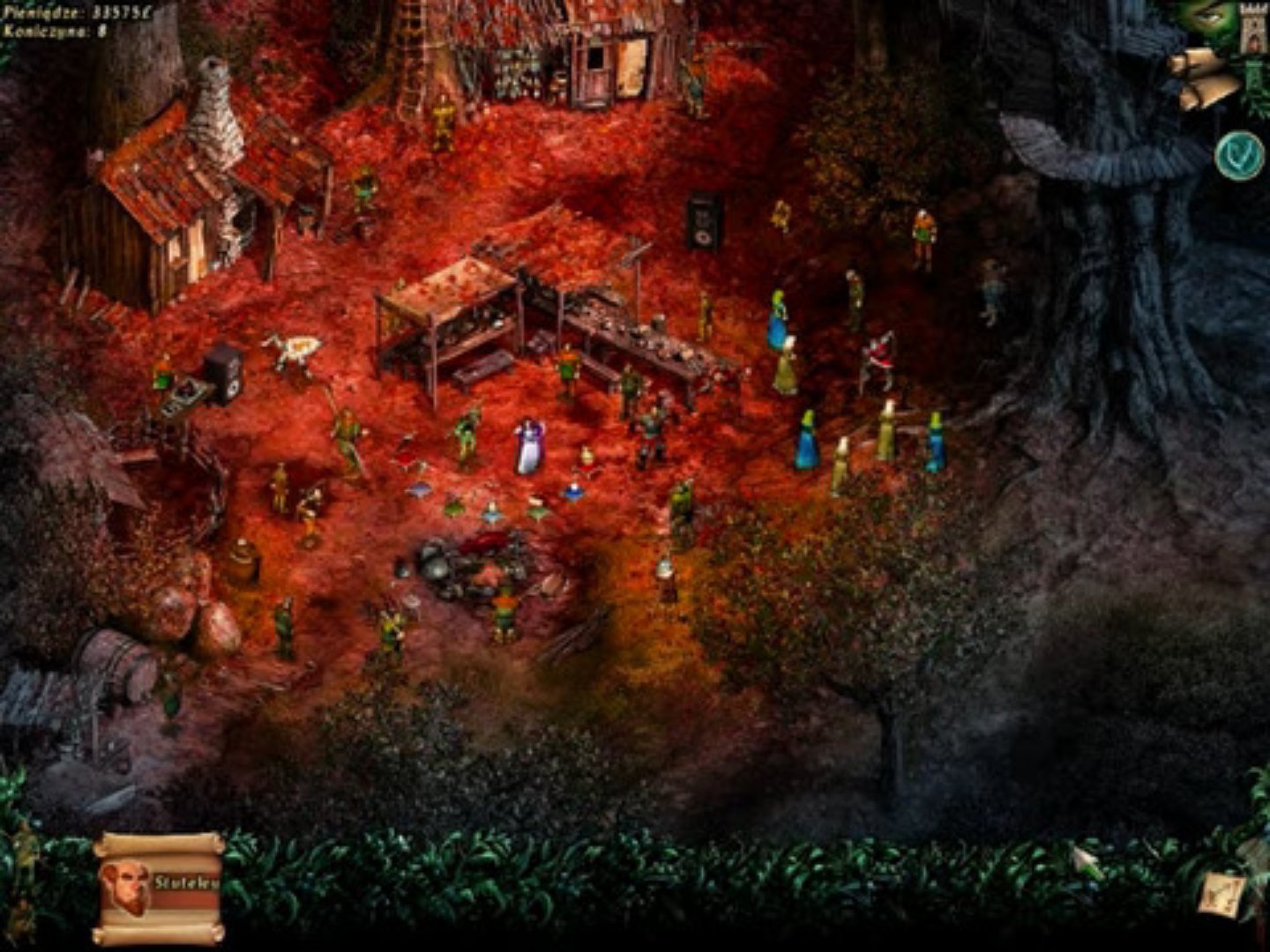Viewport: 1270px width, 952px height.
Task: Open the parchment map in the corner
Action: 1223,894
